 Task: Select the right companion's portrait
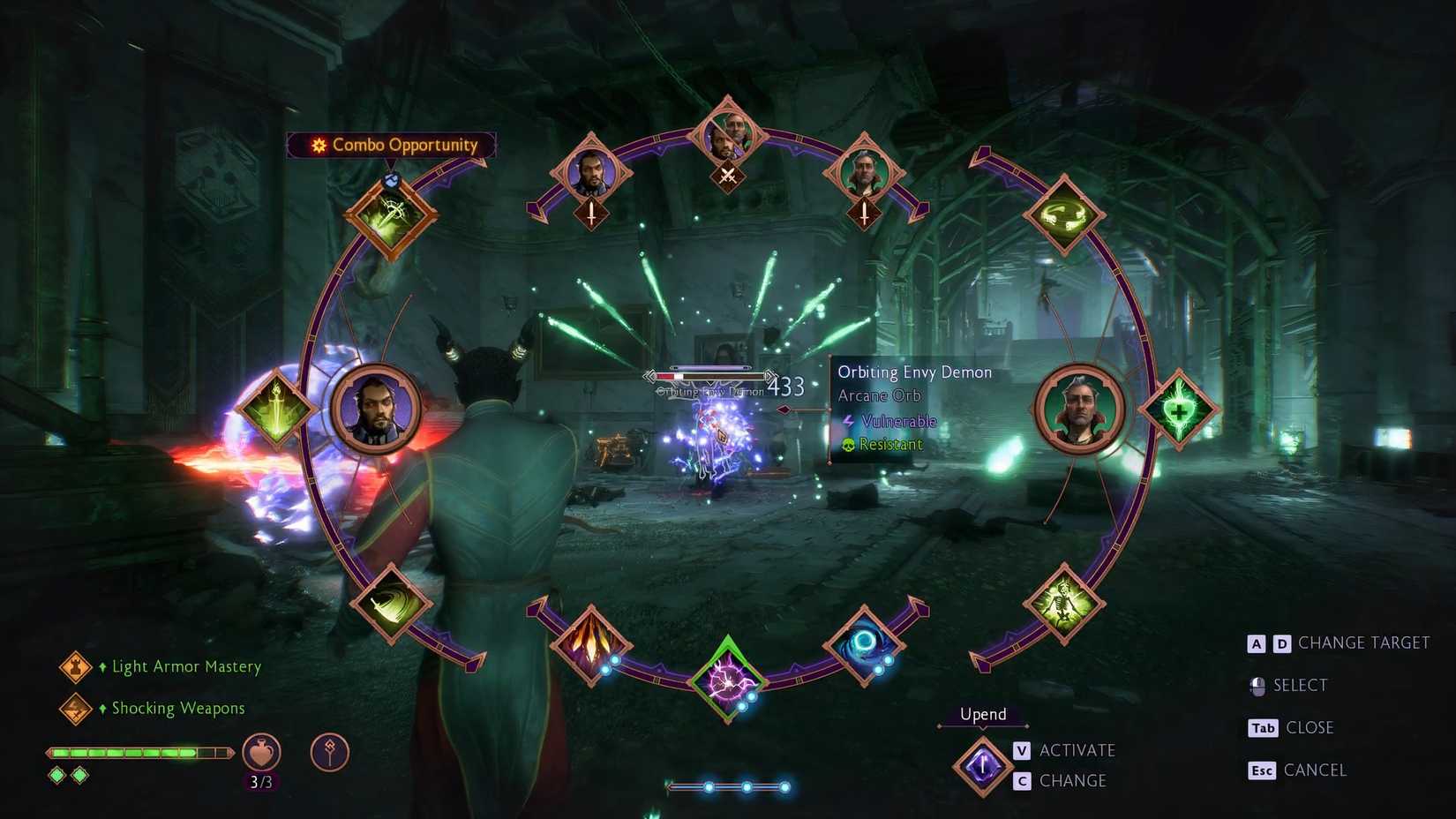tap(1080, 409)
